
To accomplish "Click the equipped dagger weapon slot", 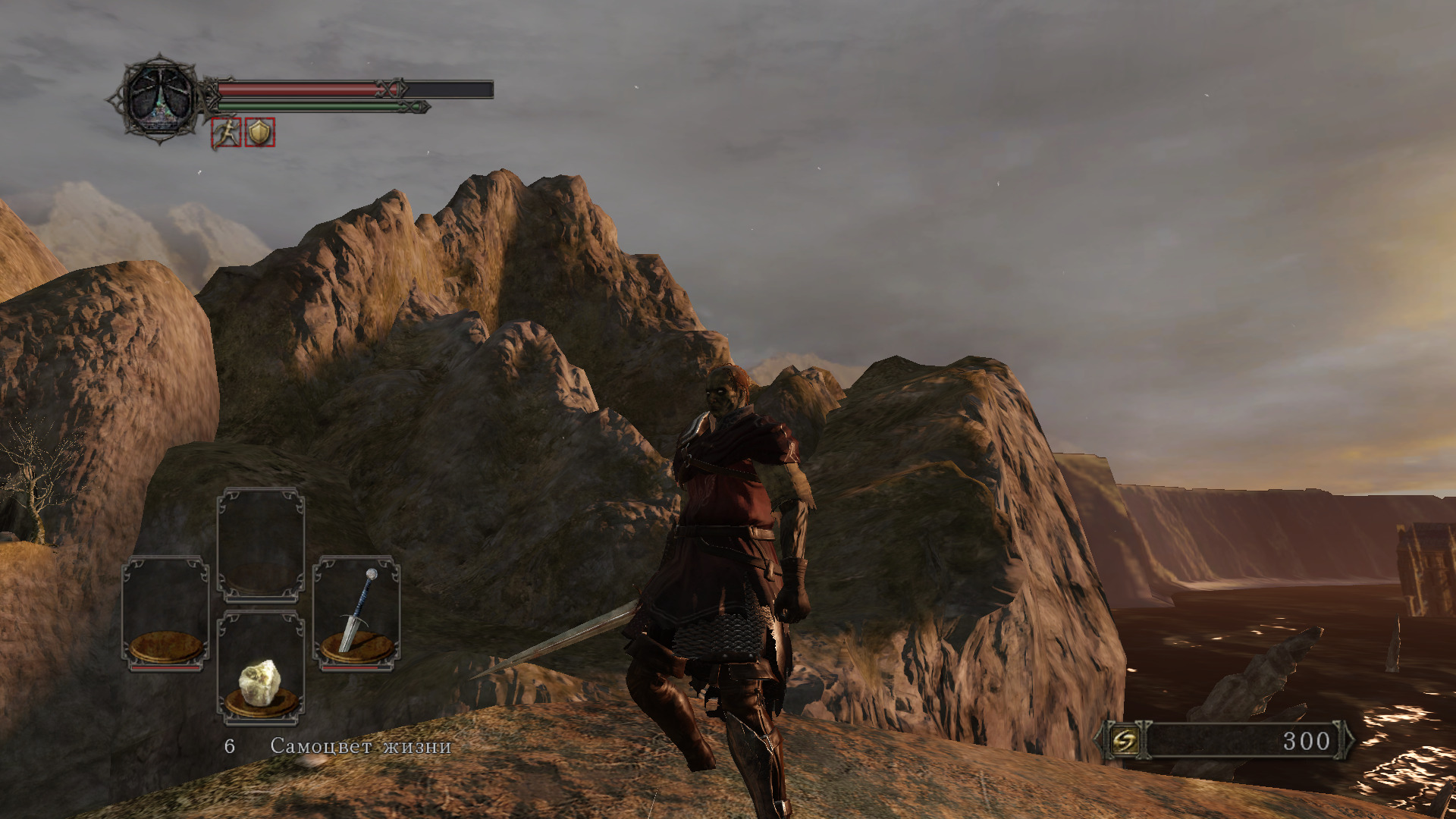I will click(x=356, y=613).
